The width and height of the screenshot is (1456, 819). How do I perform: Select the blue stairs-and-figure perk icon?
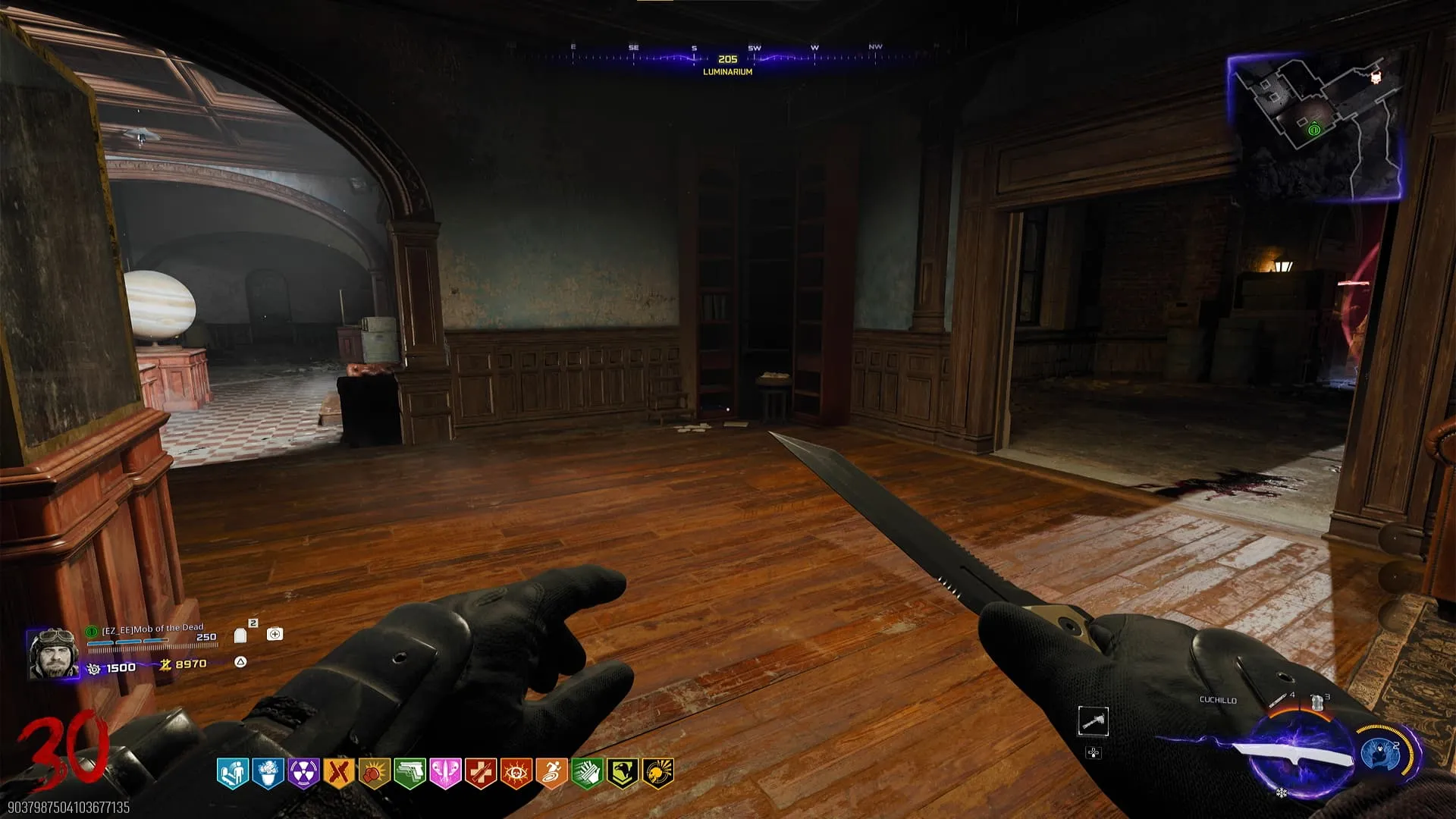point(232,773)
